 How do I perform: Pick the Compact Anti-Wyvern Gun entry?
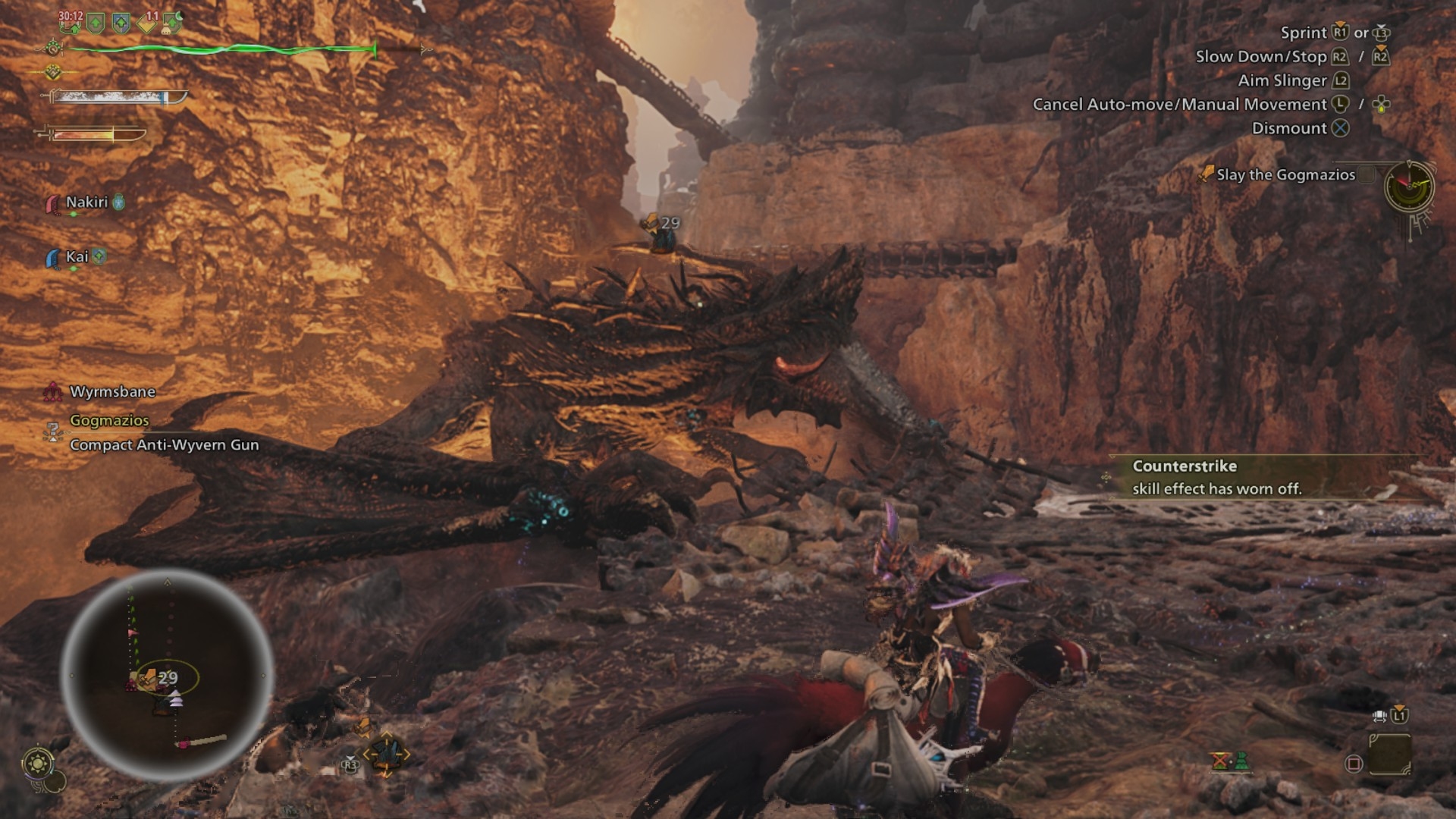(x=164, y=445)
